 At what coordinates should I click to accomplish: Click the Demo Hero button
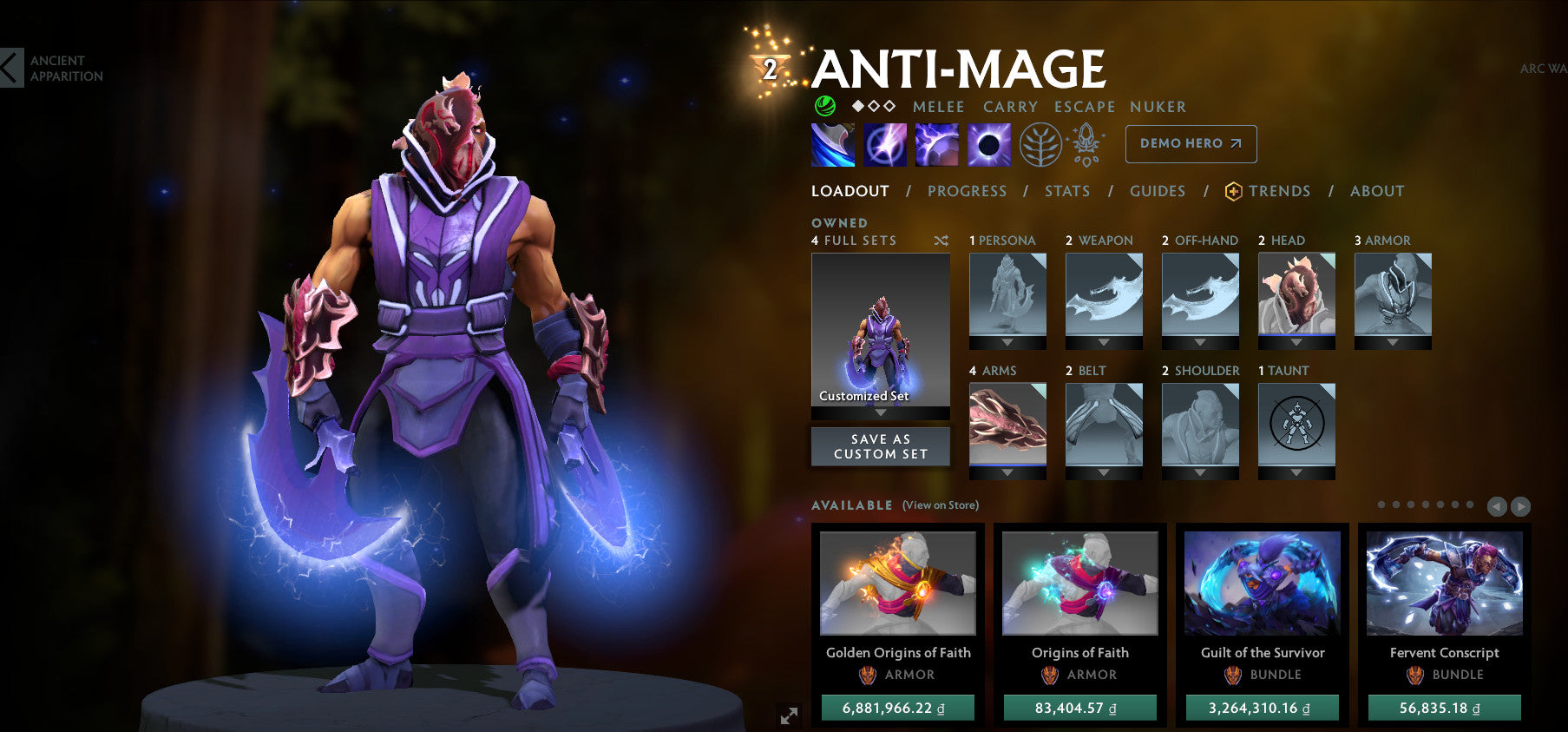tap(1190, 144)
